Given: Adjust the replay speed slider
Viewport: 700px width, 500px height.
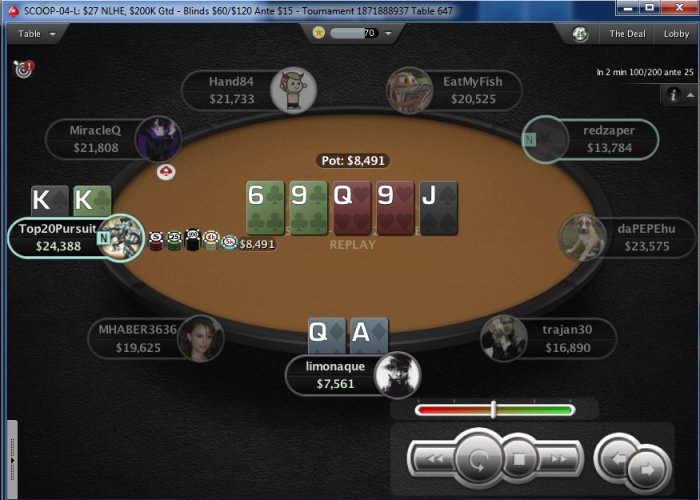Looking at the screenshot, I should pos(494,409).
